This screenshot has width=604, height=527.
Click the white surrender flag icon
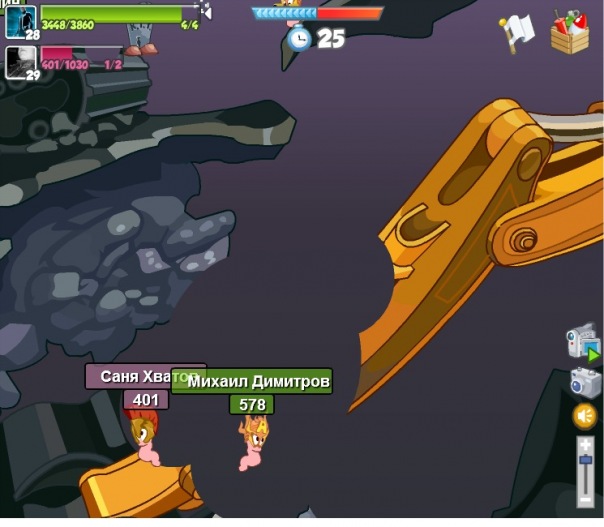(518, 32)
